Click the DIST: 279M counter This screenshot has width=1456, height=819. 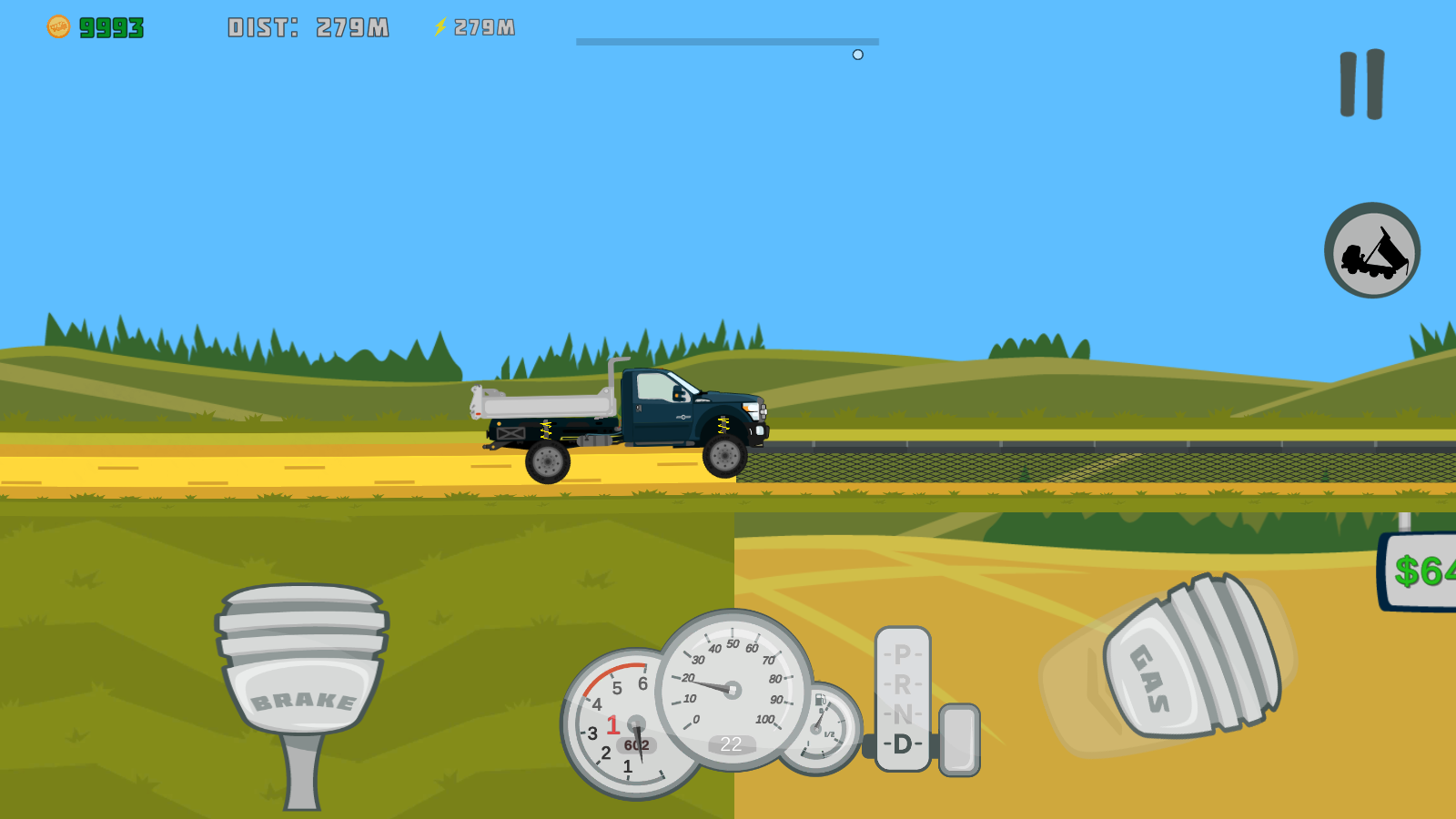[x=309, y=25]
